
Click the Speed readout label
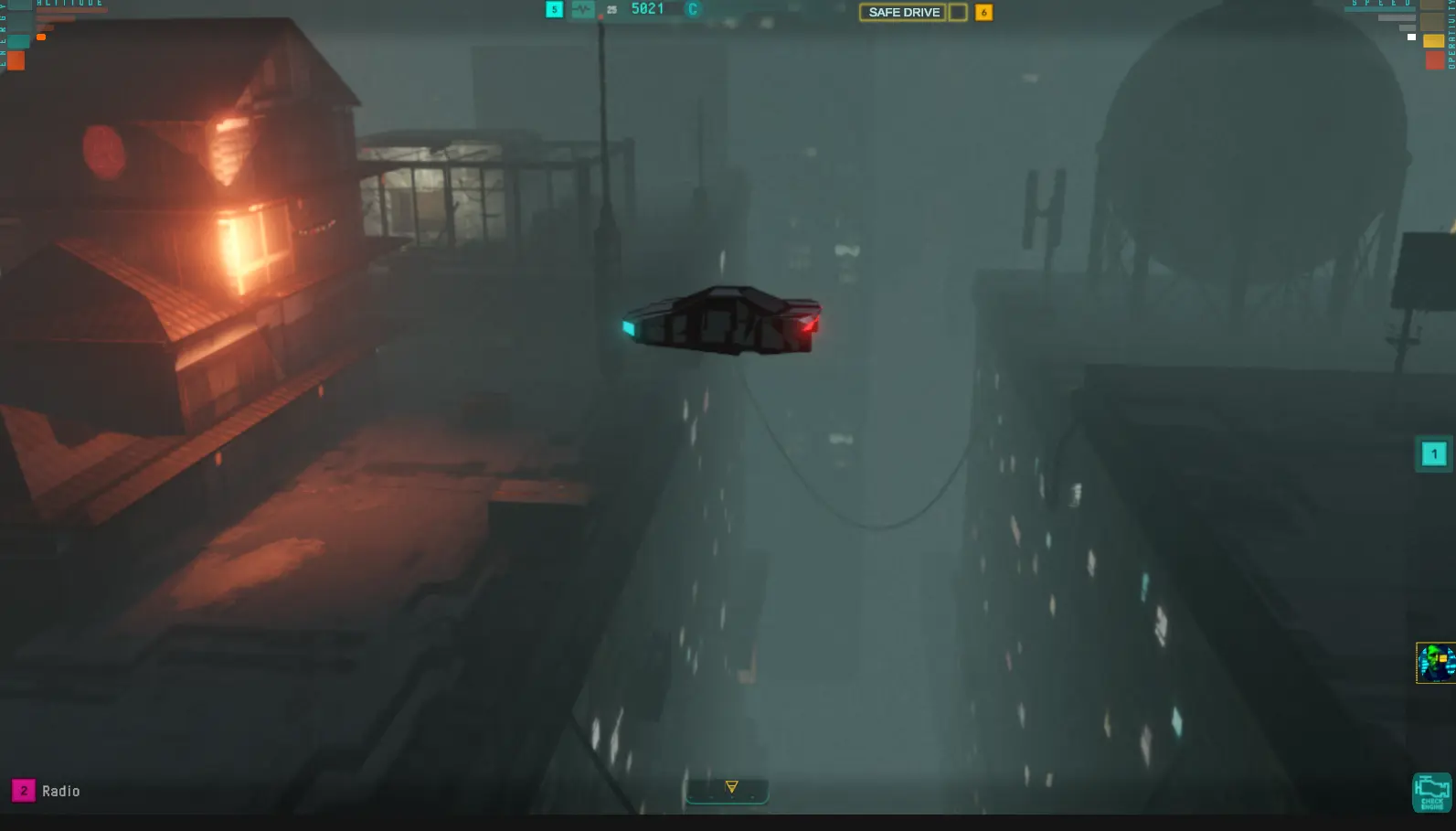[1382, 4]
